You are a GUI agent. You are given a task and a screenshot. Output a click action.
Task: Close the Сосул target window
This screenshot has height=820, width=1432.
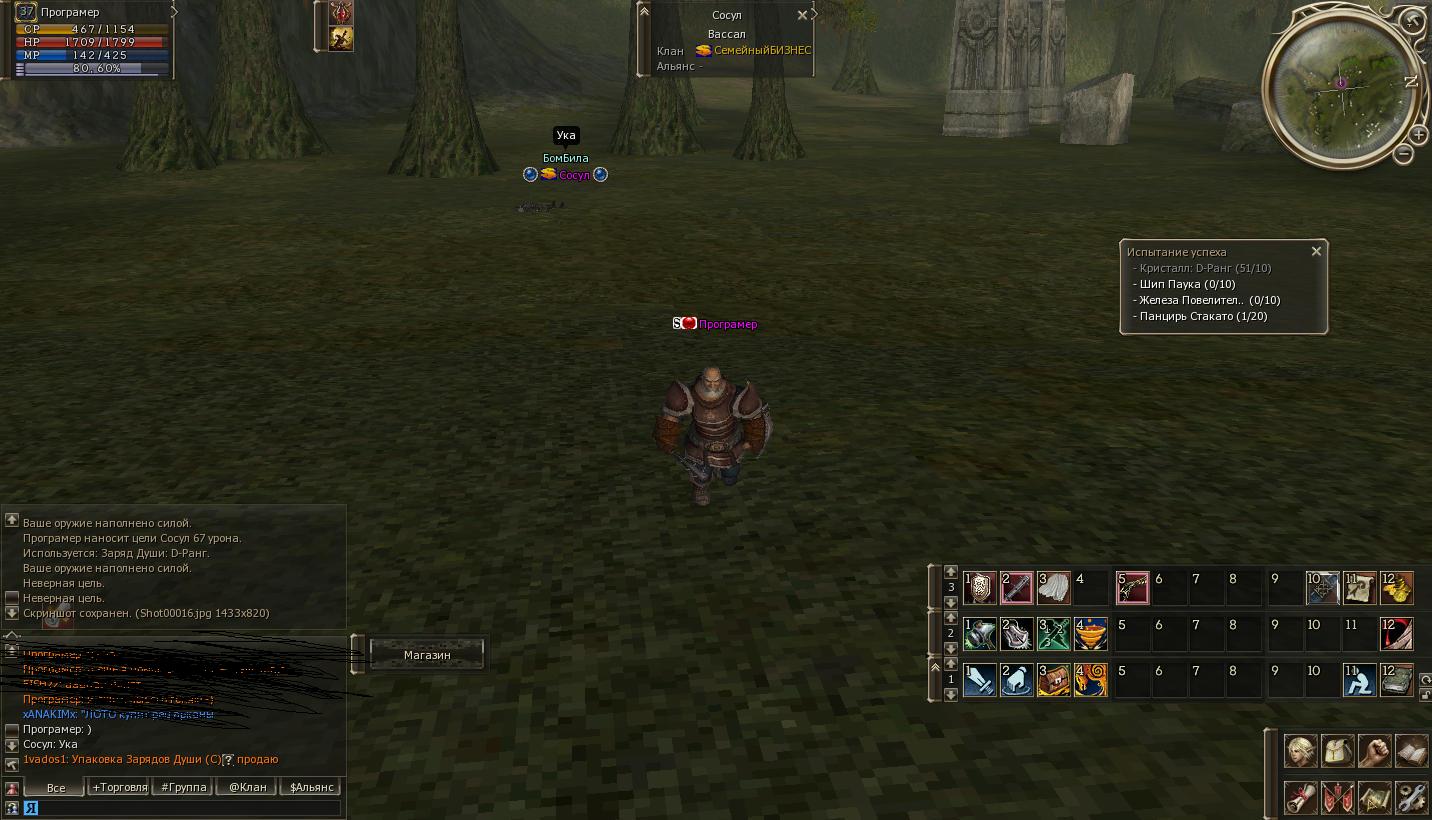pyautogui.click(x=802, y=16)
